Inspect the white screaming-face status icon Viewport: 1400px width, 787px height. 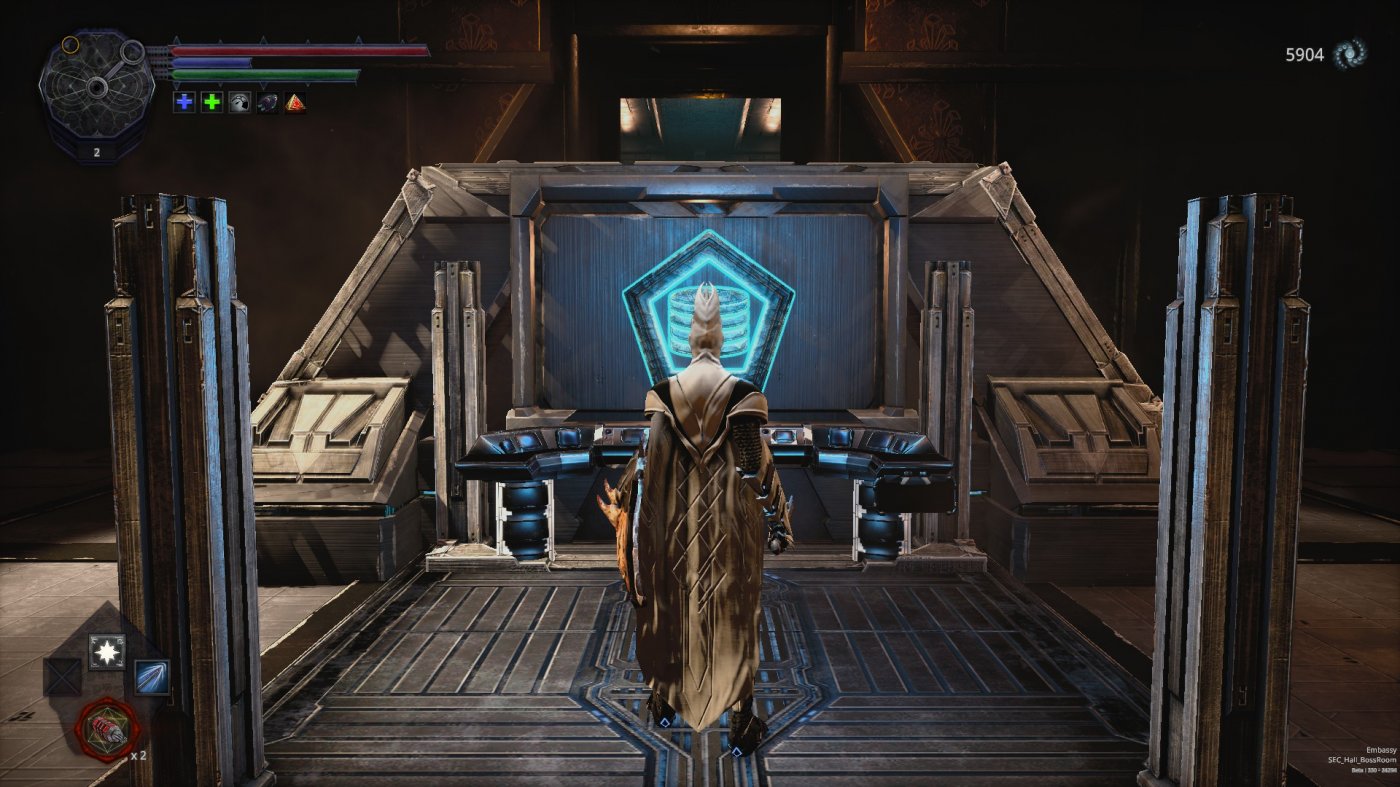pos(239,102)
